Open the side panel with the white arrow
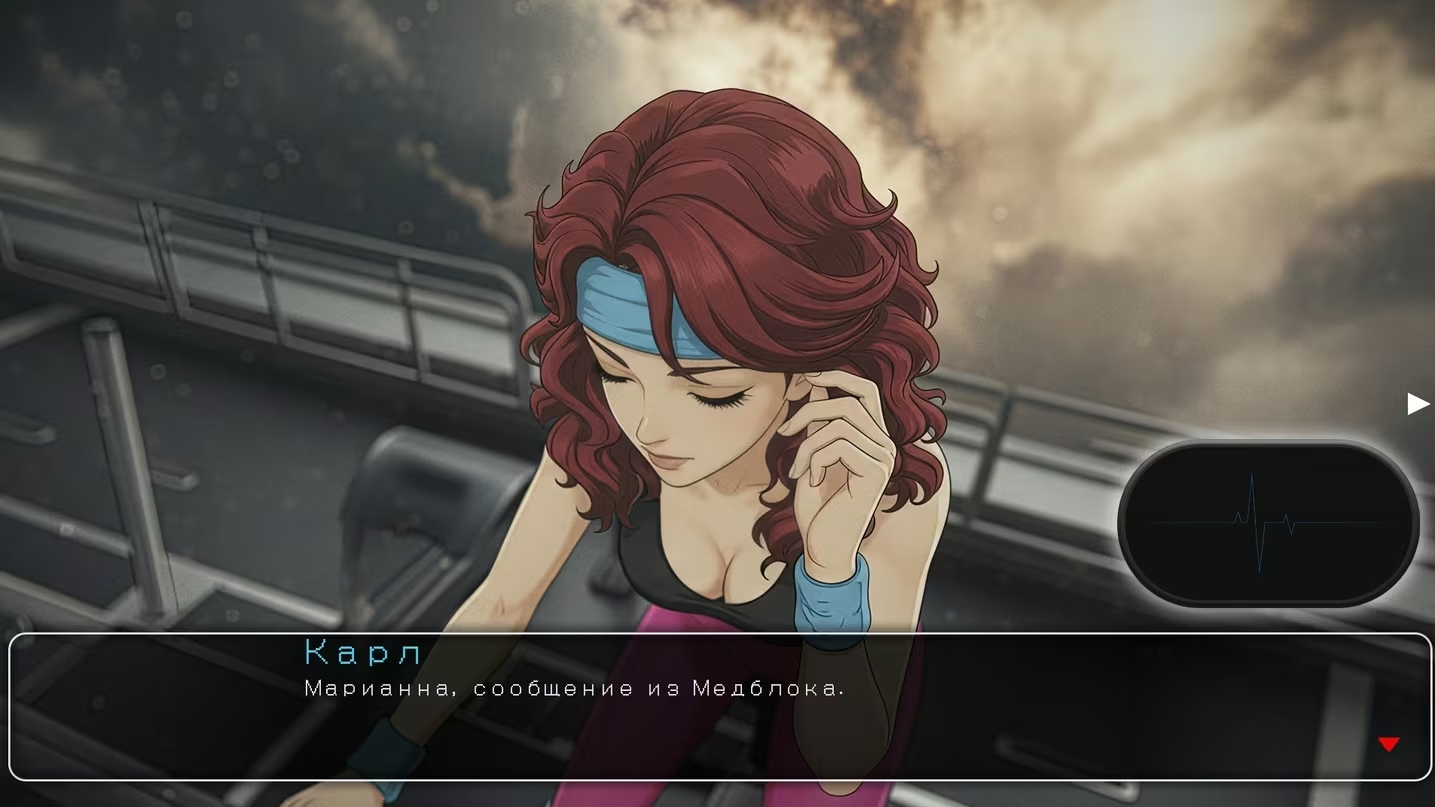This screenshot has height=807, width=1435. point(1418,403)
